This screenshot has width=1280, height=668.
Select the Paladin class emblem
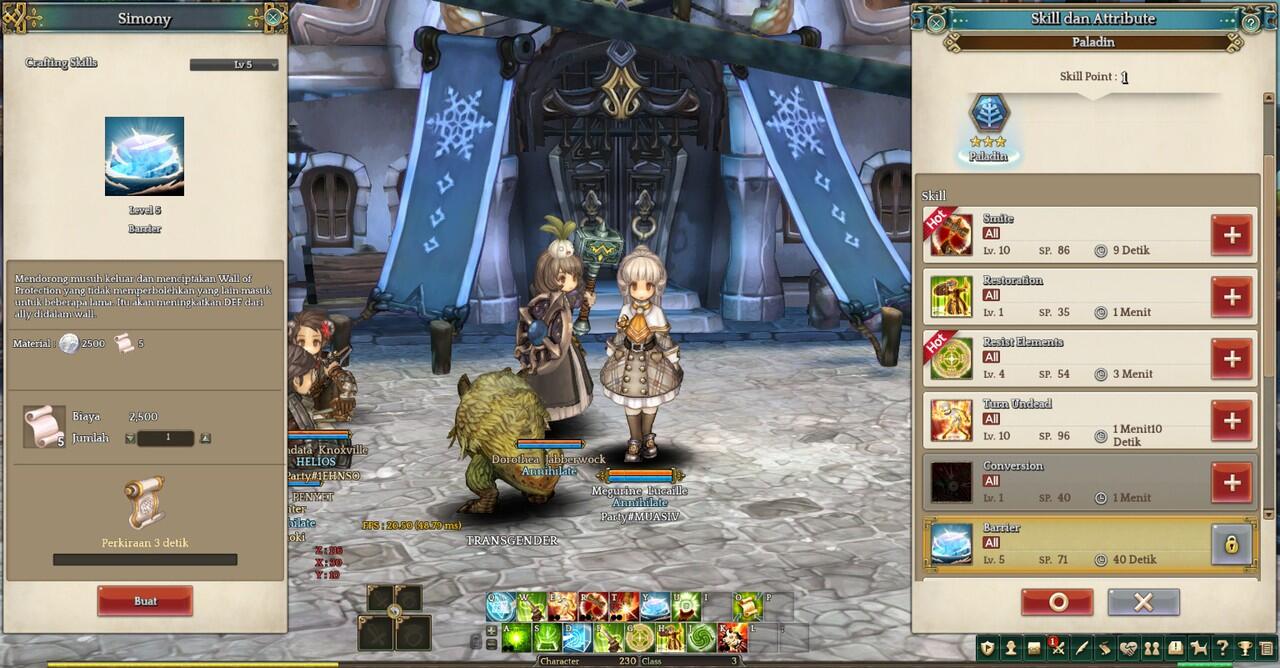coord(989,115)
